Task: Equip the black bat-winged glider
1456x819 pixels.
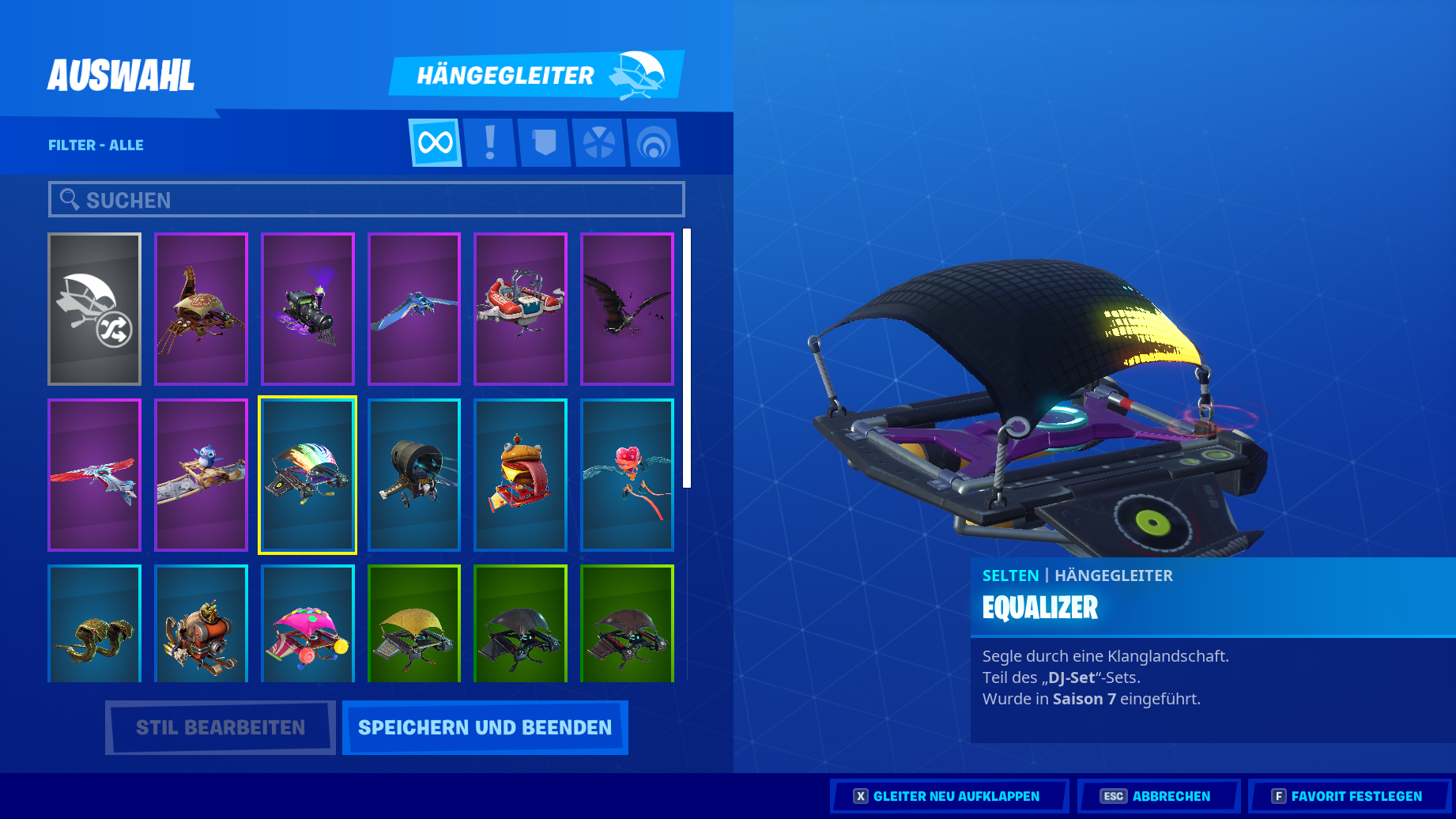Action: (627, 309)
